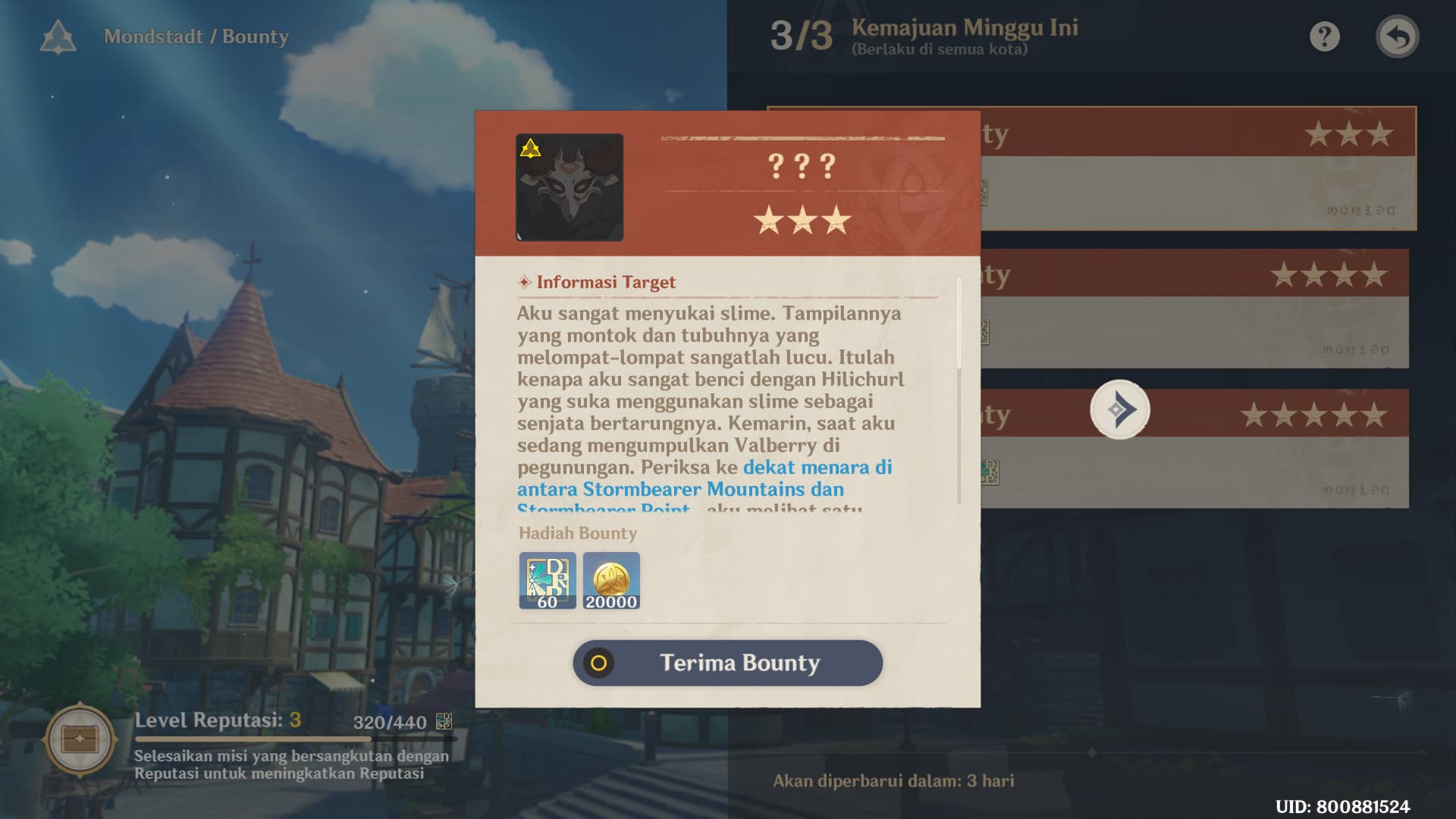Click the 20000 Mora reward icon
Image resolution: width=1456 pixels, height=819 pixels.
[611, 582]
